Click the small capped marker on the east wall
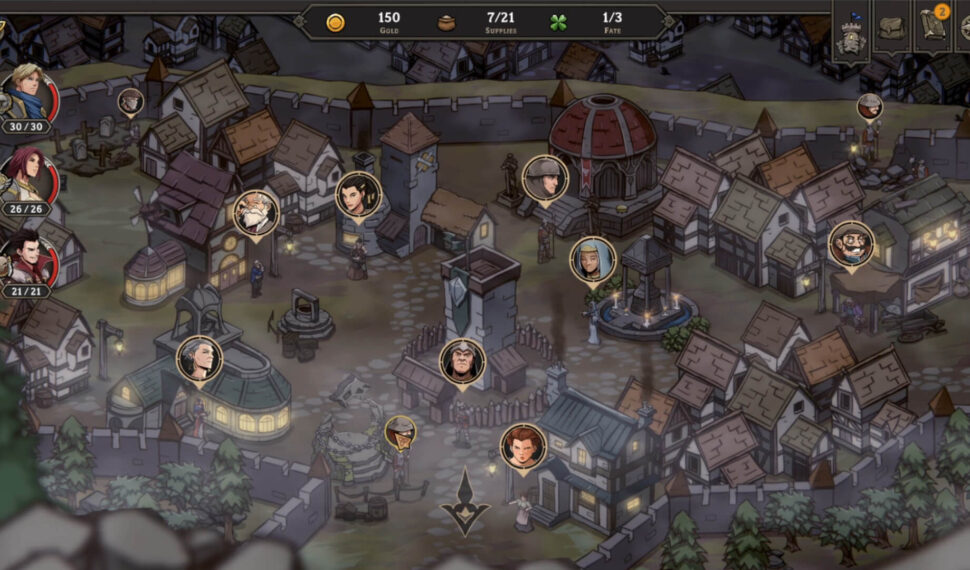Viewport: 970px width, 570px height. click(870, 106)
